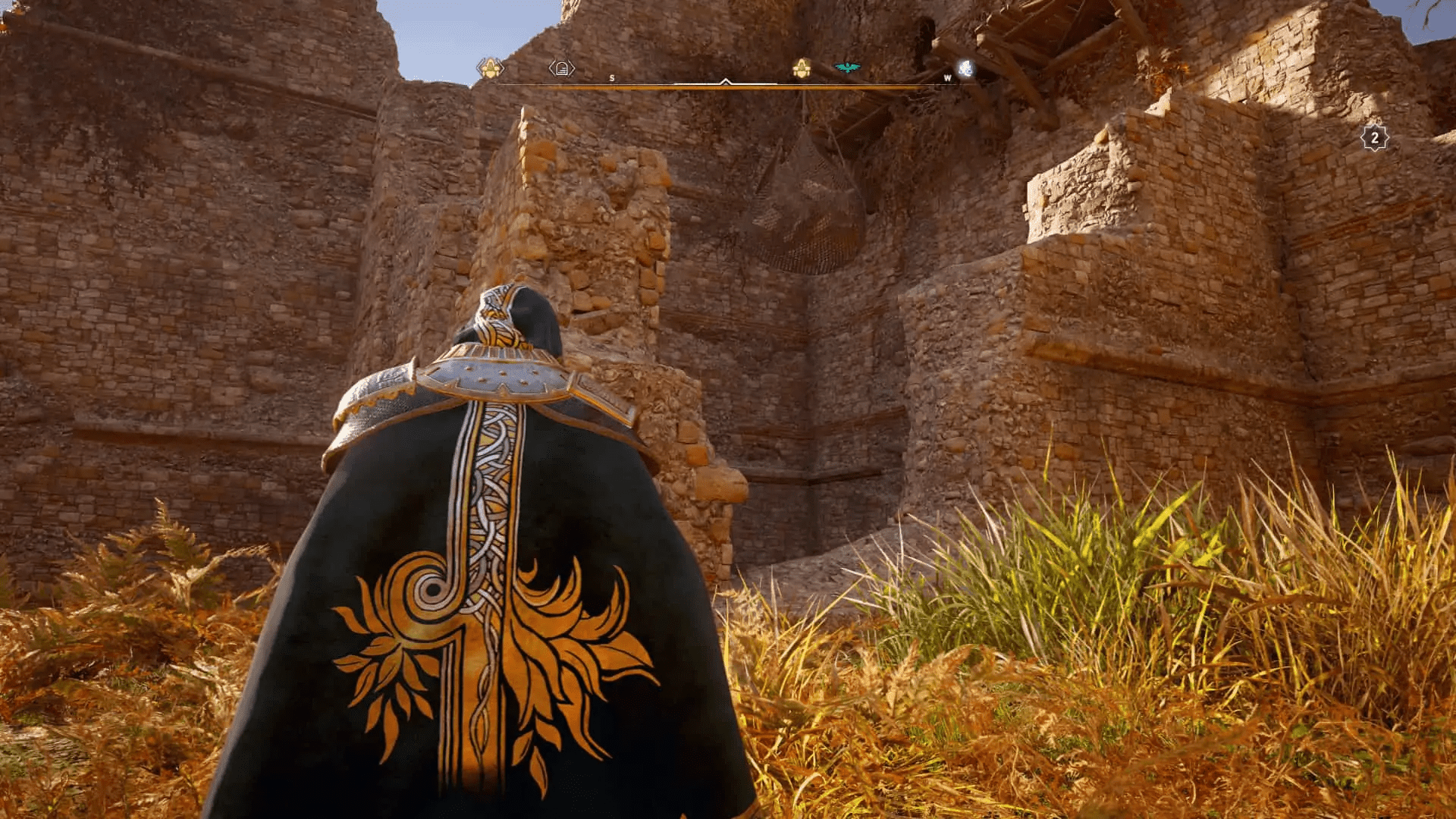Image resolution: width=1456 pixels, height=819 pixels.
Task: Select the white chevron heading marker on compass
Action: (x=726, y=82)
